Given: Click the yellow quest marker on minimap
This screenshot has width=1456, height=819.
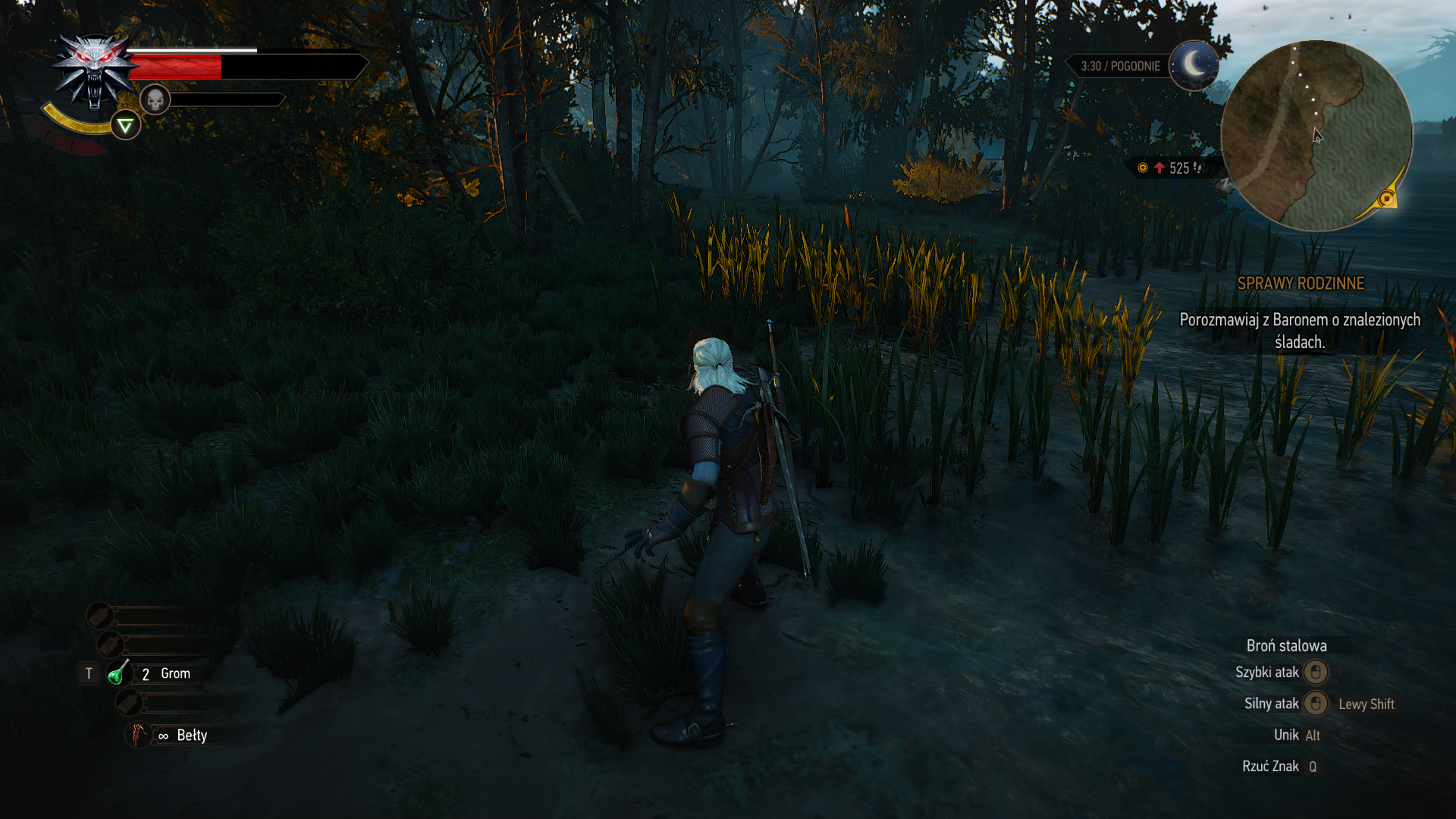Looking at the screenshot, I should click(x=1386, y=199).
